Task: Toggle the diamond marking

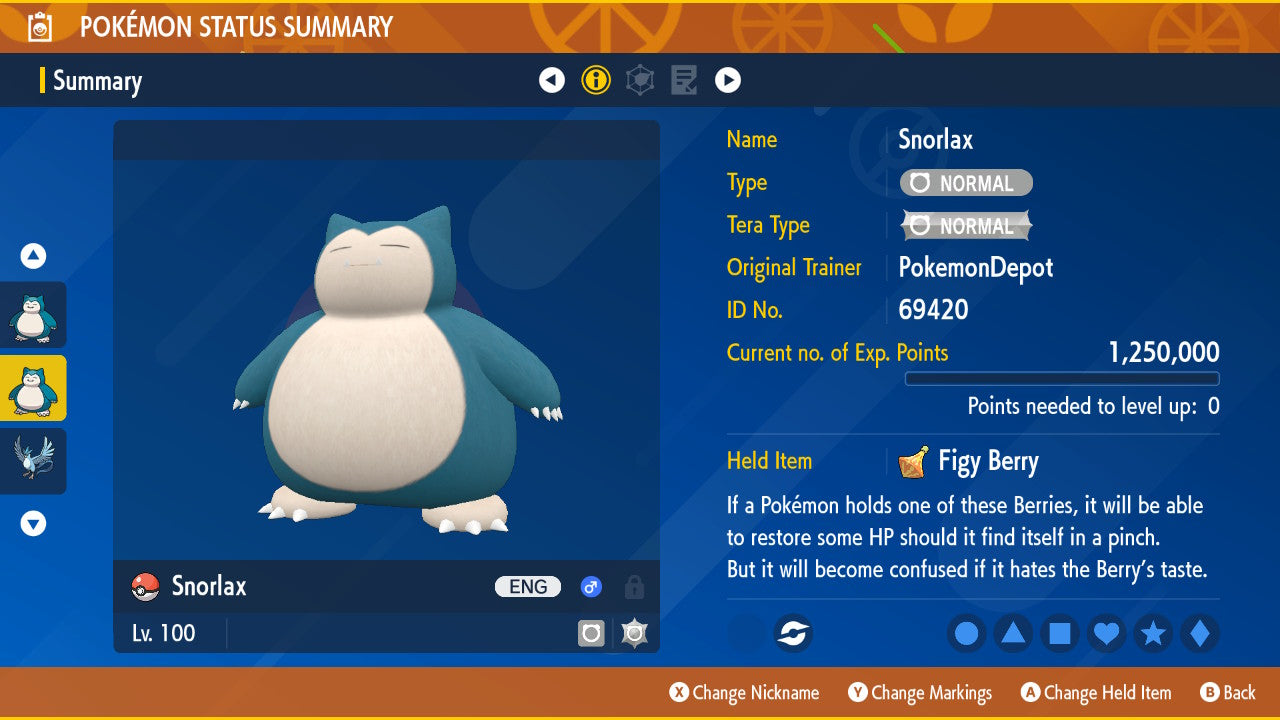Action: pyautogui.click(x=1200, y=633)
